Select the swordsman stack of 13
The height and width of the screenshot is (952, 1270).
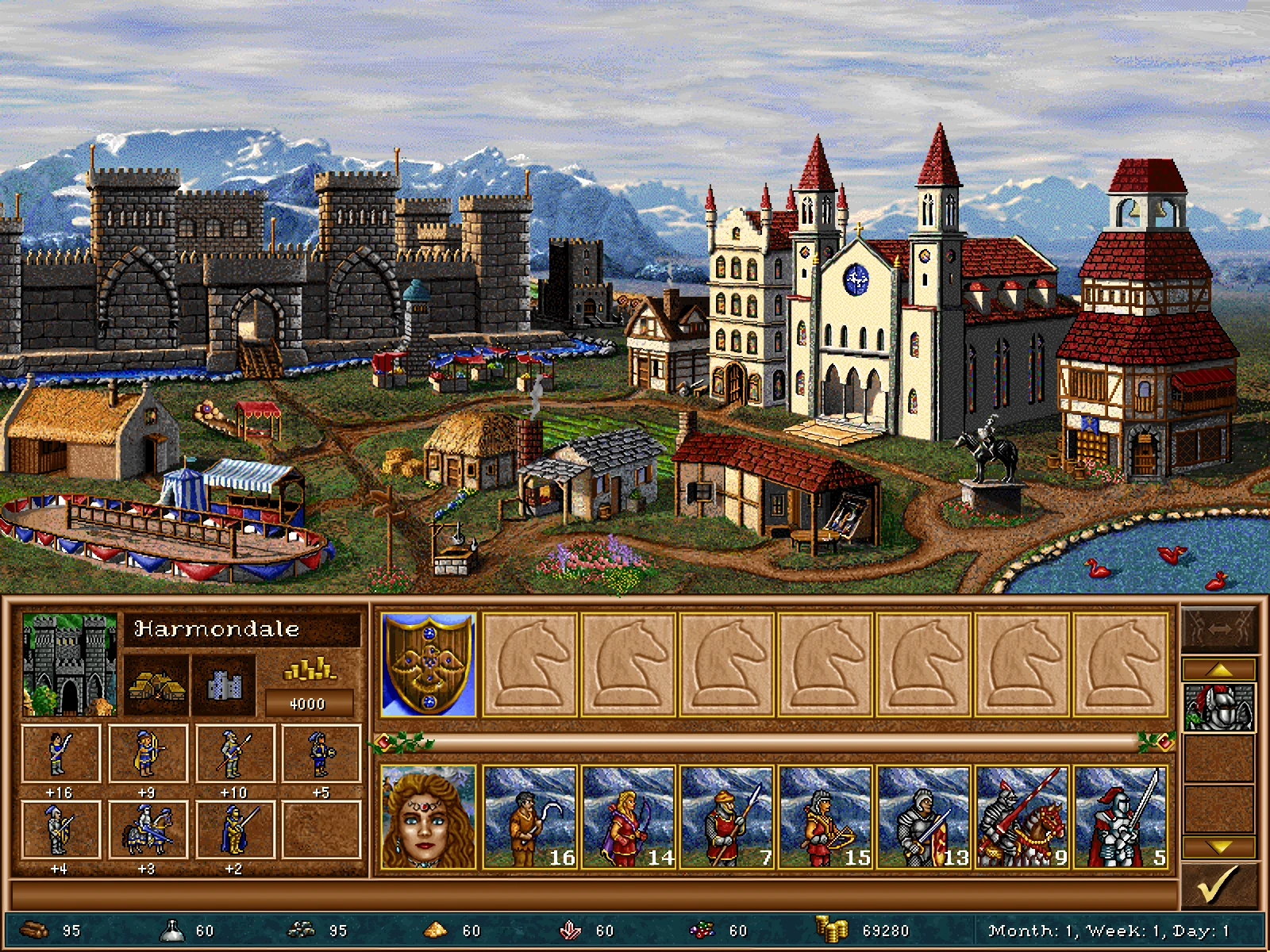tap(923, 817)
